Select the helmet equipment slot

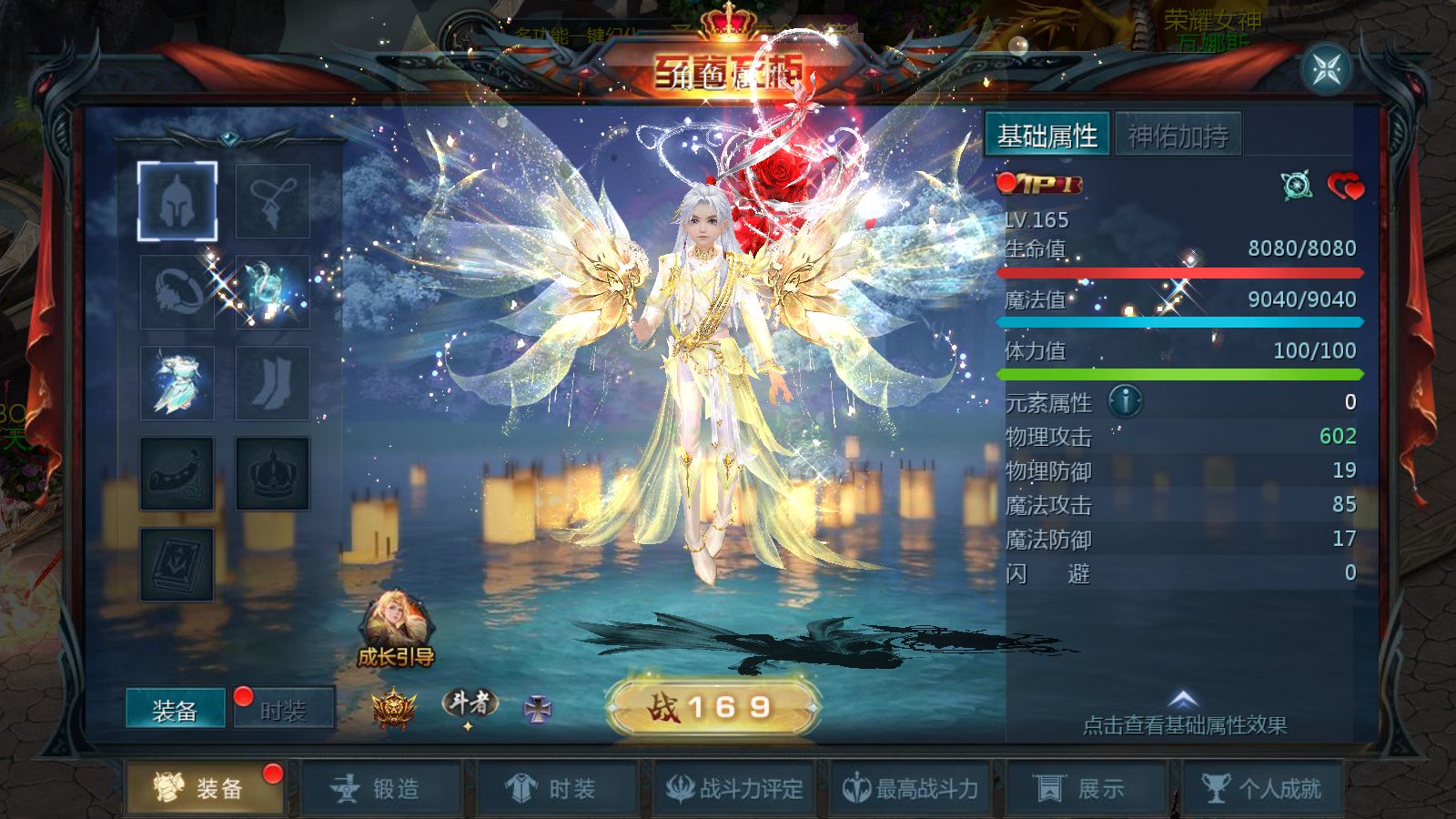[177, 201]
